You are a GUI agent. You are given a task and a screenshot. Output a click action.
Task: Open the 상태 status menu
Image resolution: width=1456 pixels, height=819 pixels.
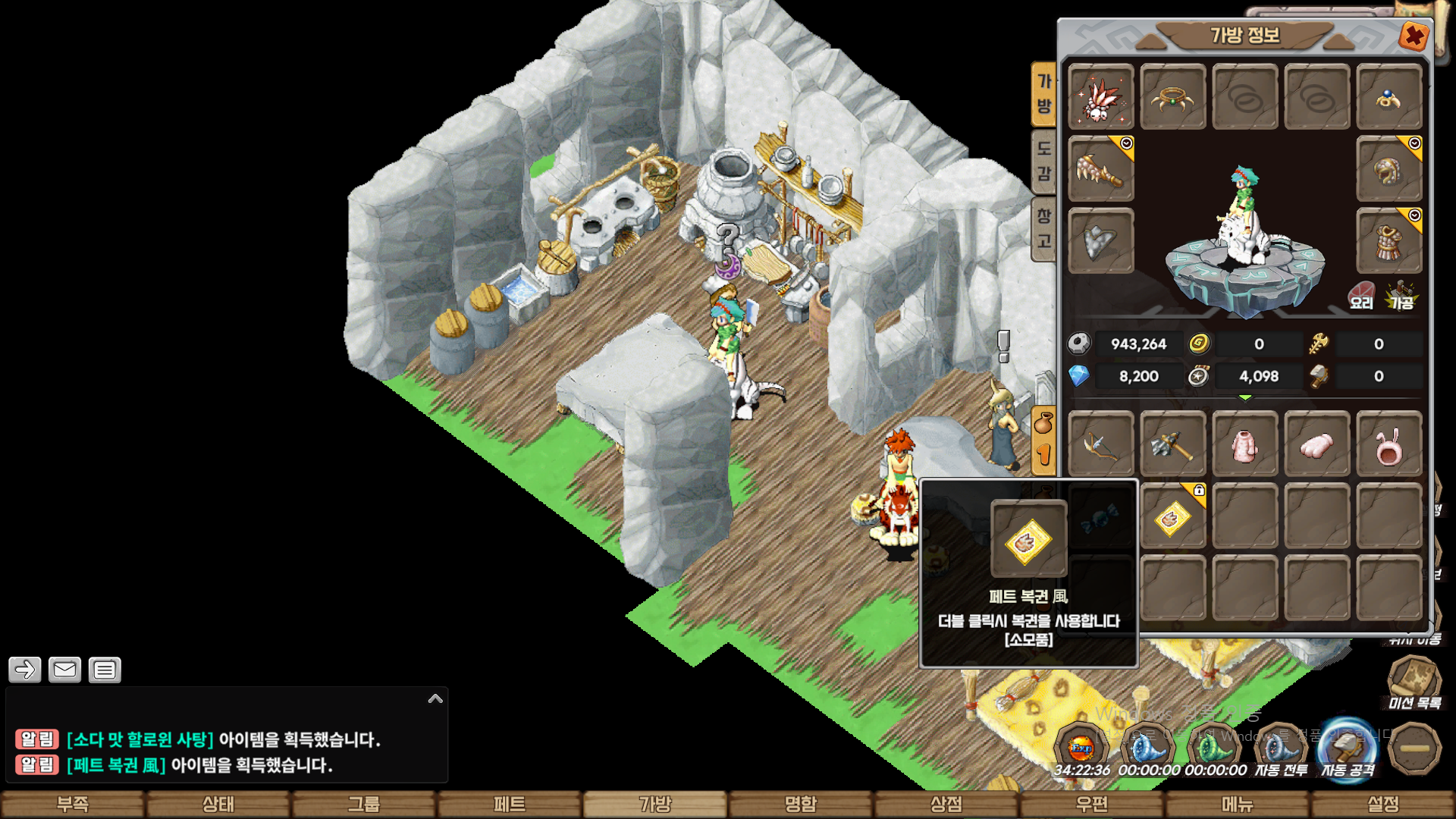218,804
